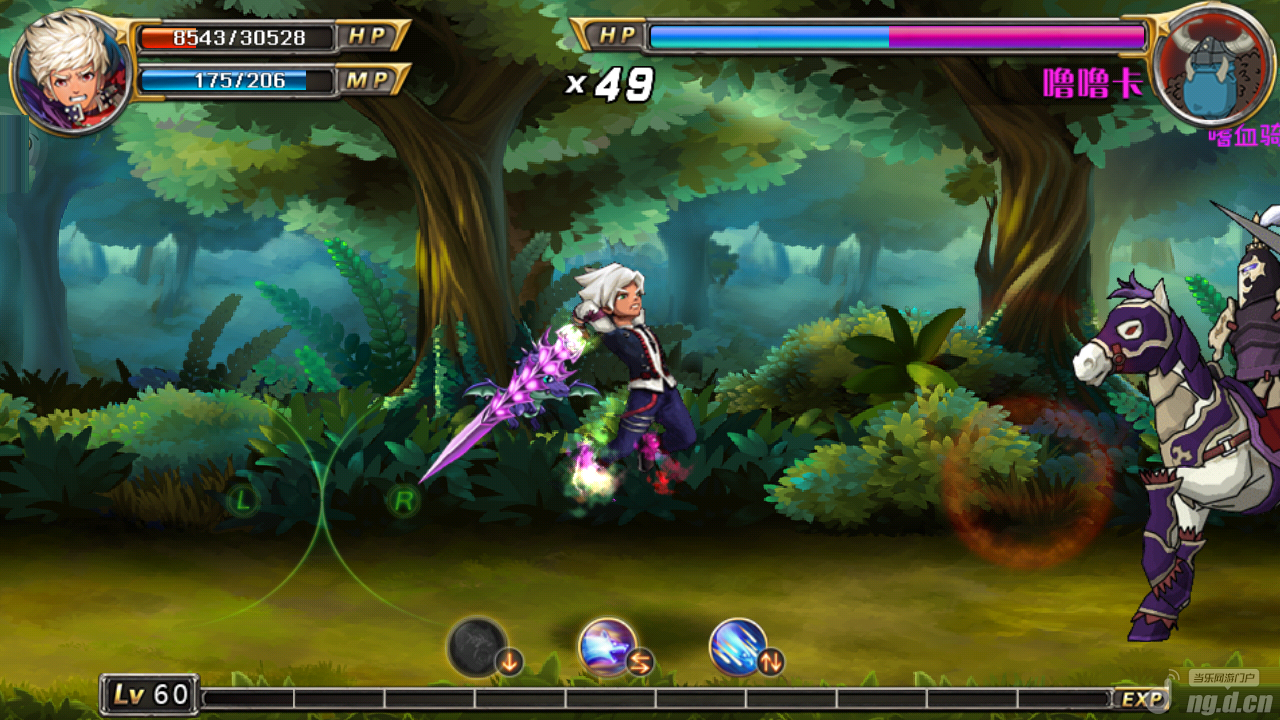Open the white-haired hero portrait
The image size is (1280, 720).
(x=70, y=72)
